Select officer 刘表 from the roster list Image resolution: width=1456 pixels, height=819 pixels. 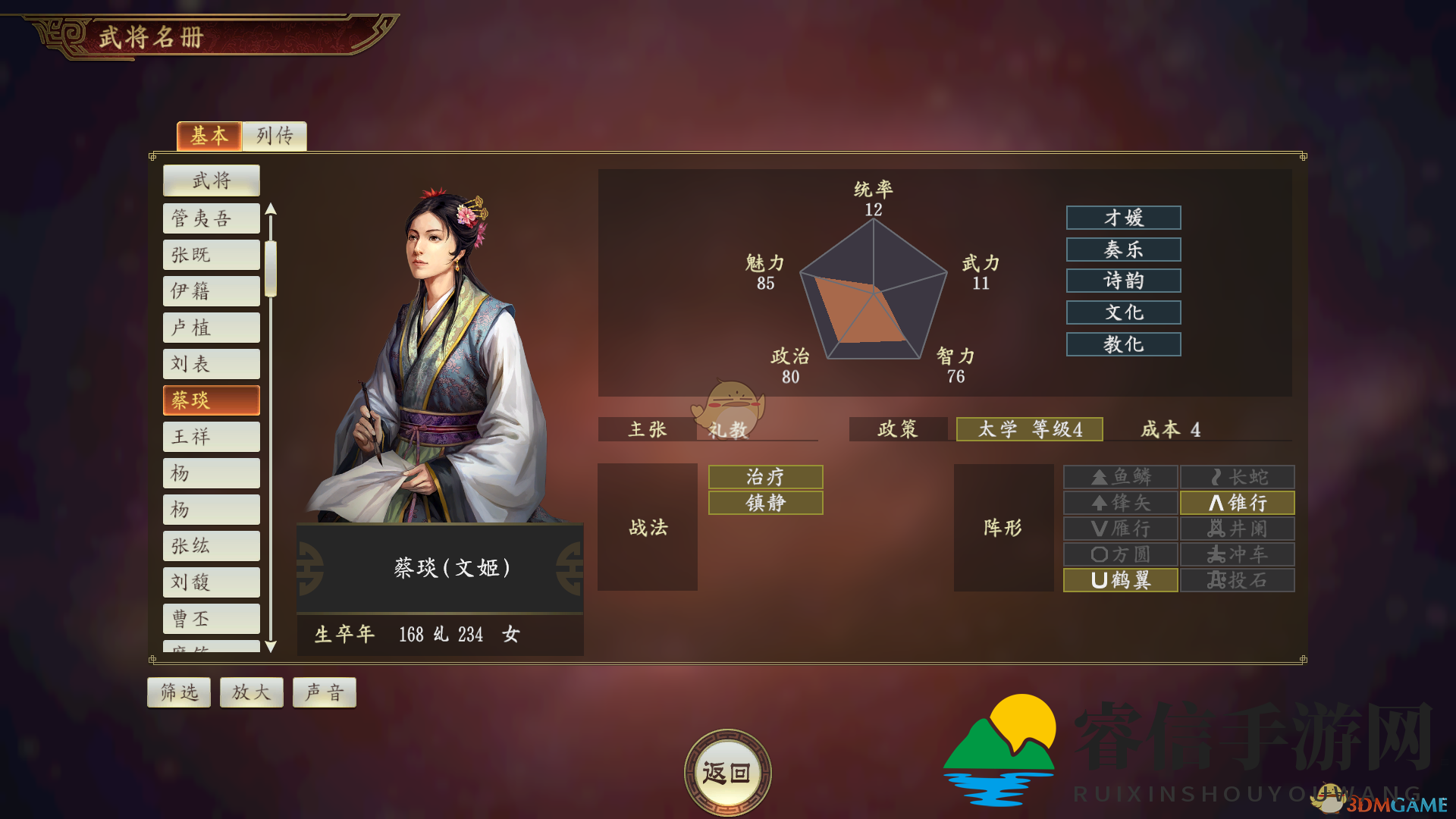211,363
